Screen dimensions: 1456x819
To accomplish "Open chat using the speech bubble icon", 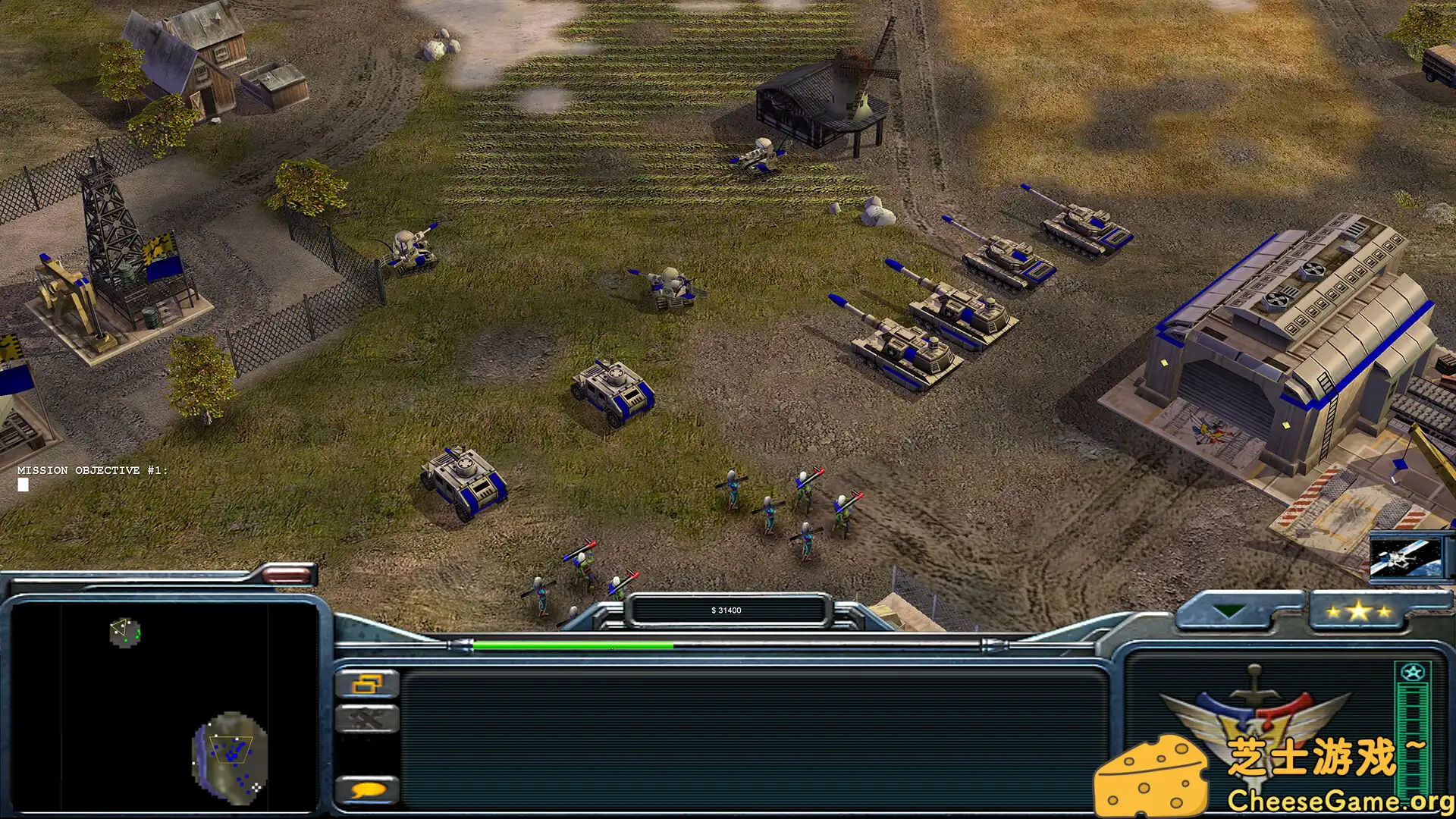I will pos(368,789).
